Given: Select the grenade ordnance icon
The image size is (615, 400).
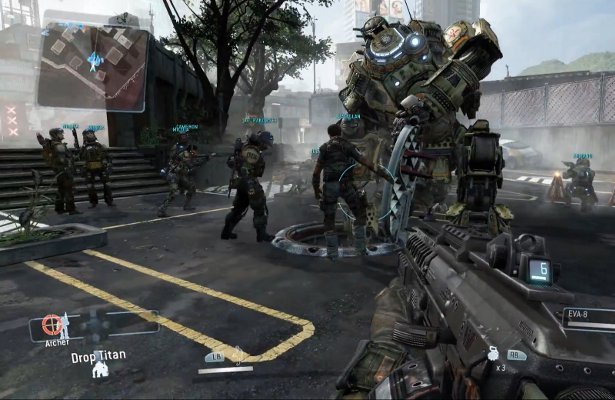Looking at the screenshot, I should click(494, 353).
